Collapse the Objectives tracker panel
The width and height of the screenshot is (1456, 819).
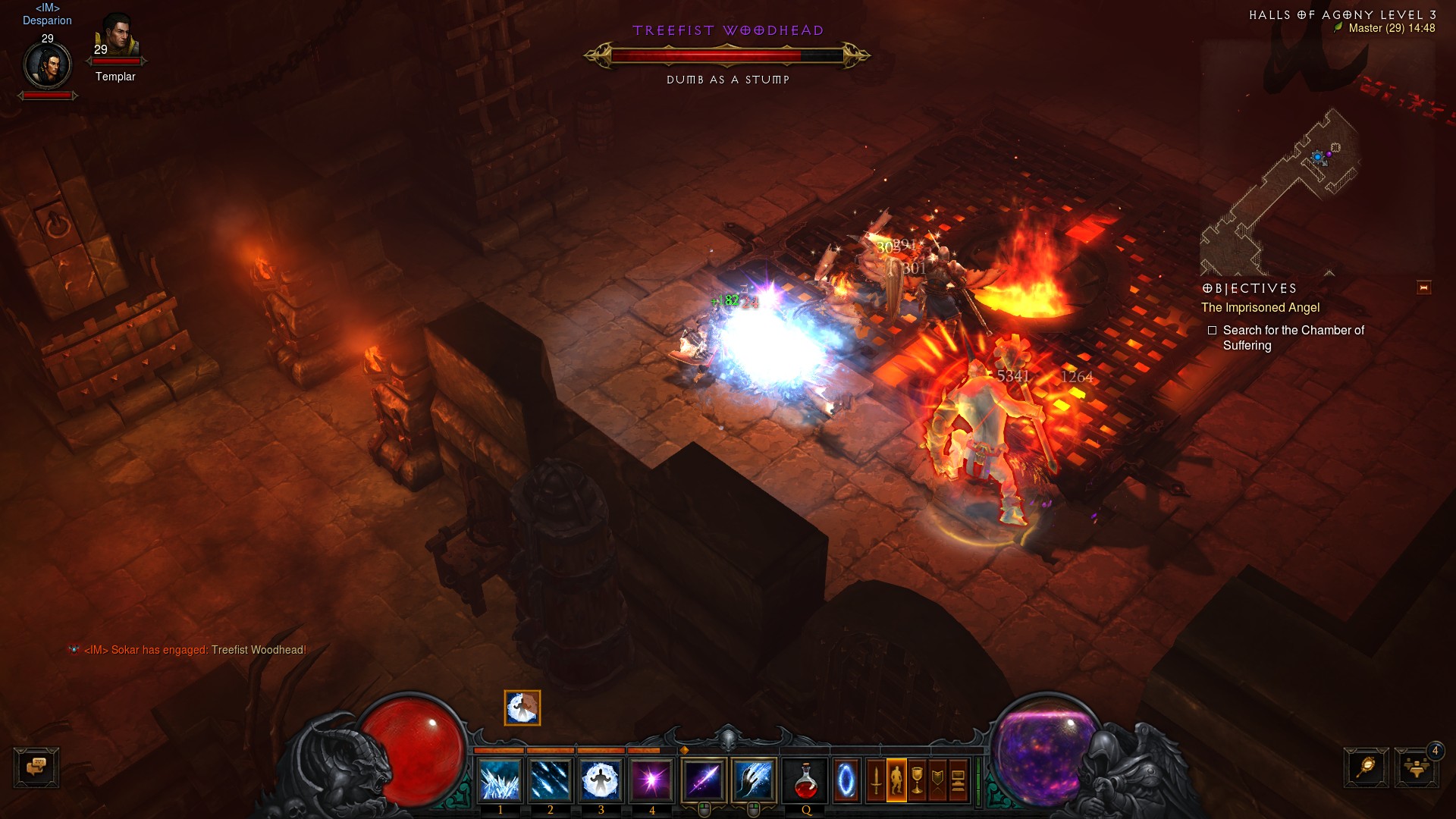[x=1423, y=287]
